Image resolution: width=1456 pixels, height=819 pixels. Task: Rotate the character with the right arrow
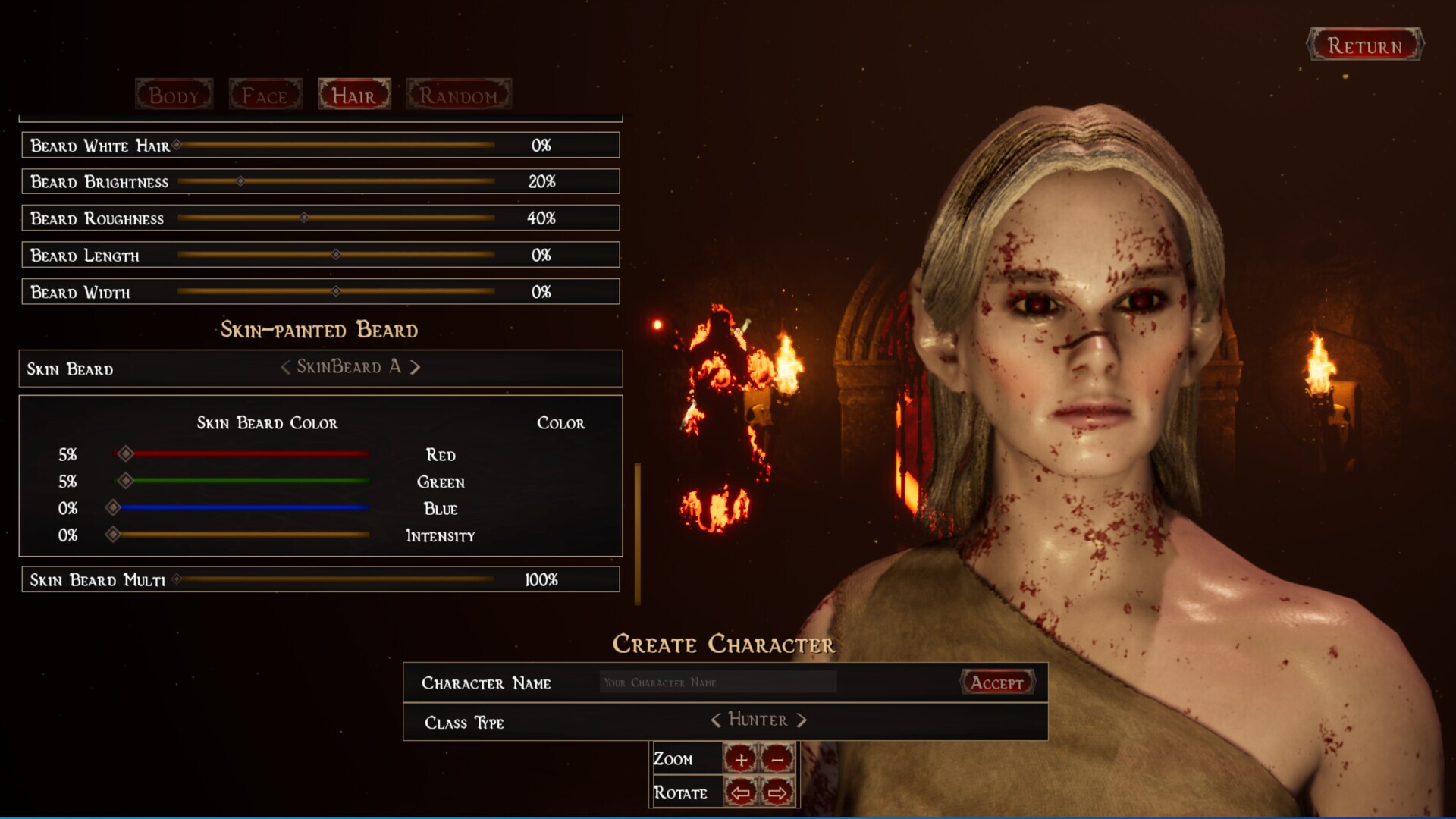(777, 793)
